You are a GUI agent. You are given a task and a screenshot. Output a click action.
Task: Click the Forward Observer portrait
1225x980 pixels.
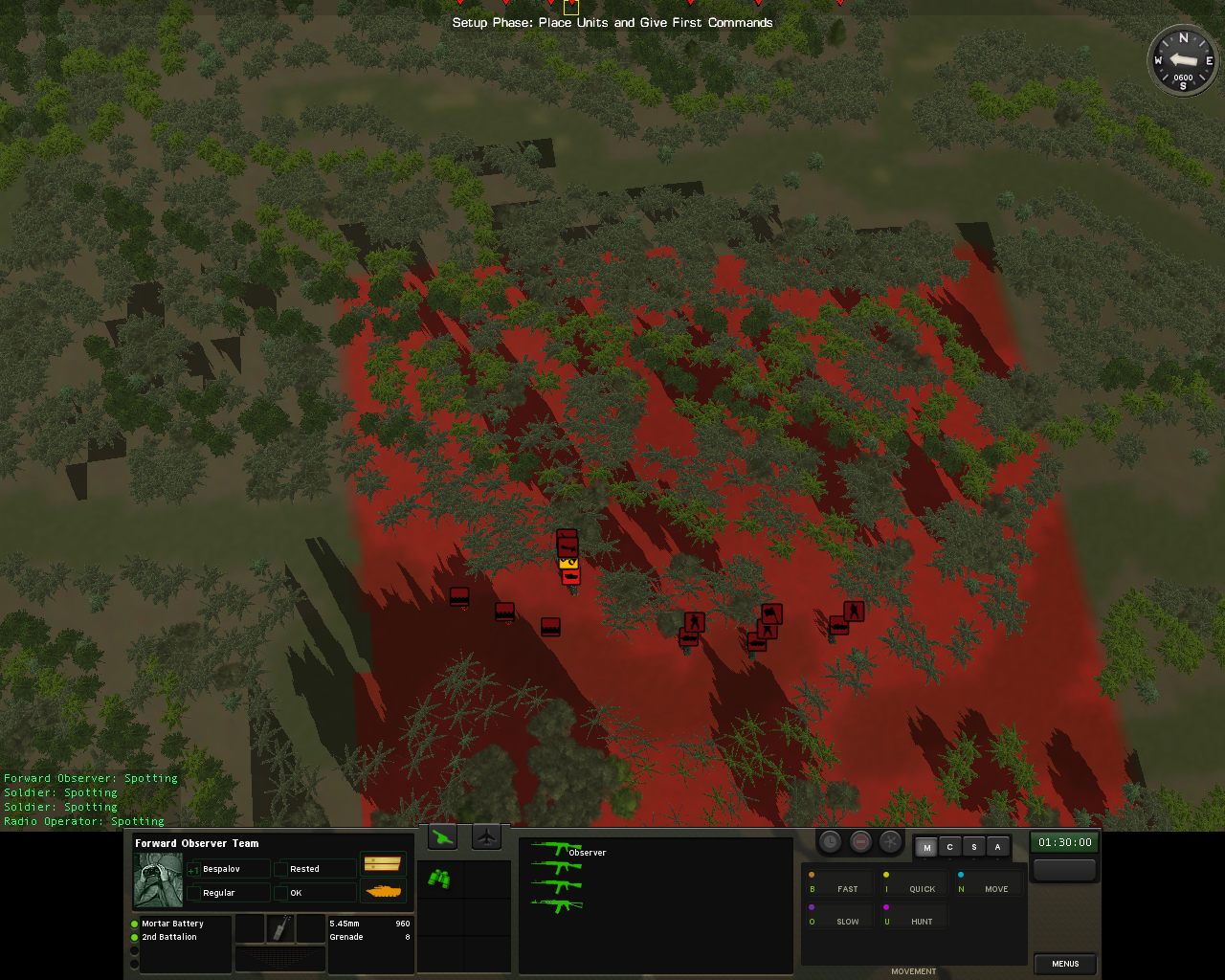tap(158, 880)
